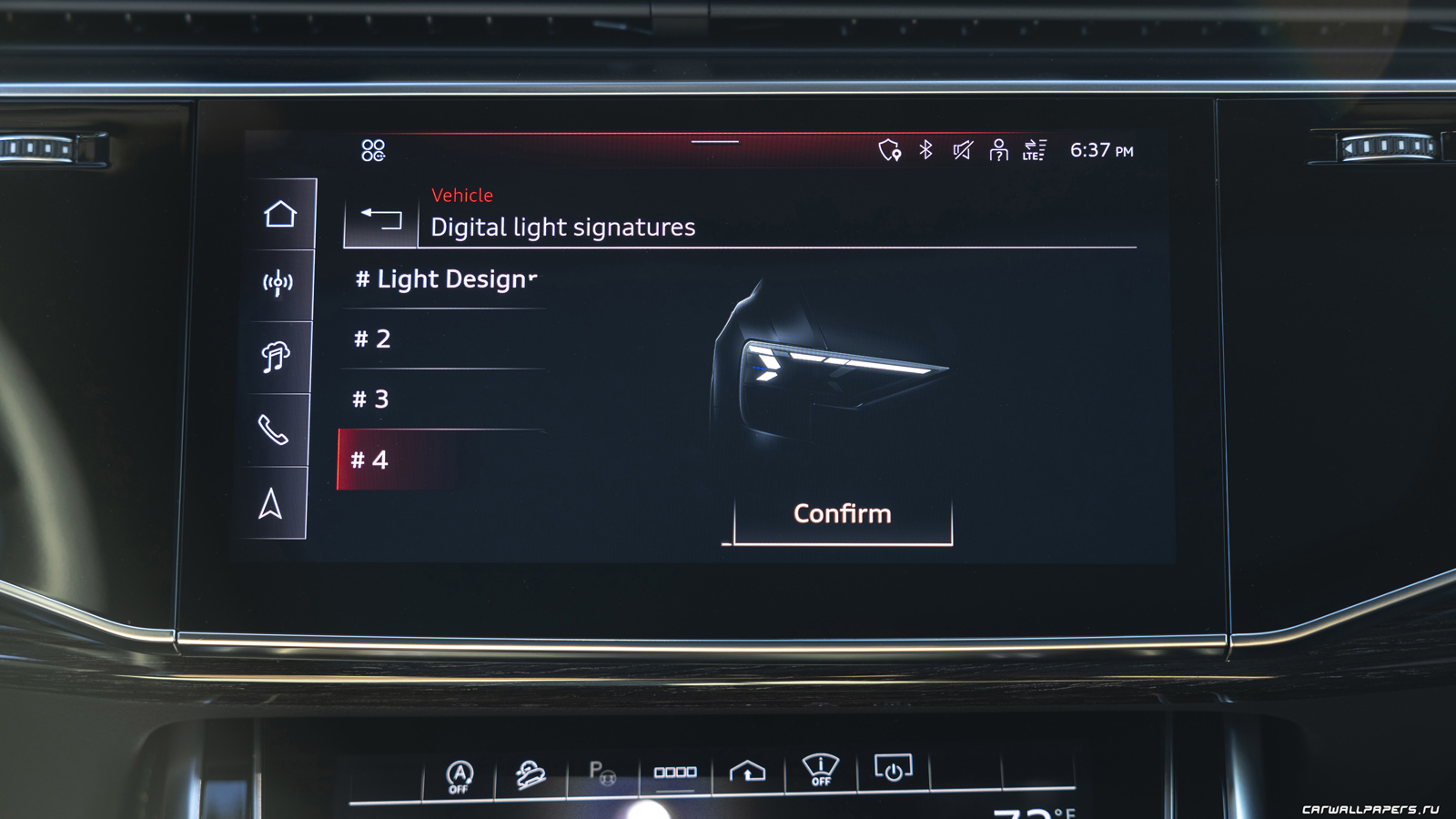This screenshot has width=1456, height=819.
Task: Click the muted speaker status icon
Action: click(962, 150)
